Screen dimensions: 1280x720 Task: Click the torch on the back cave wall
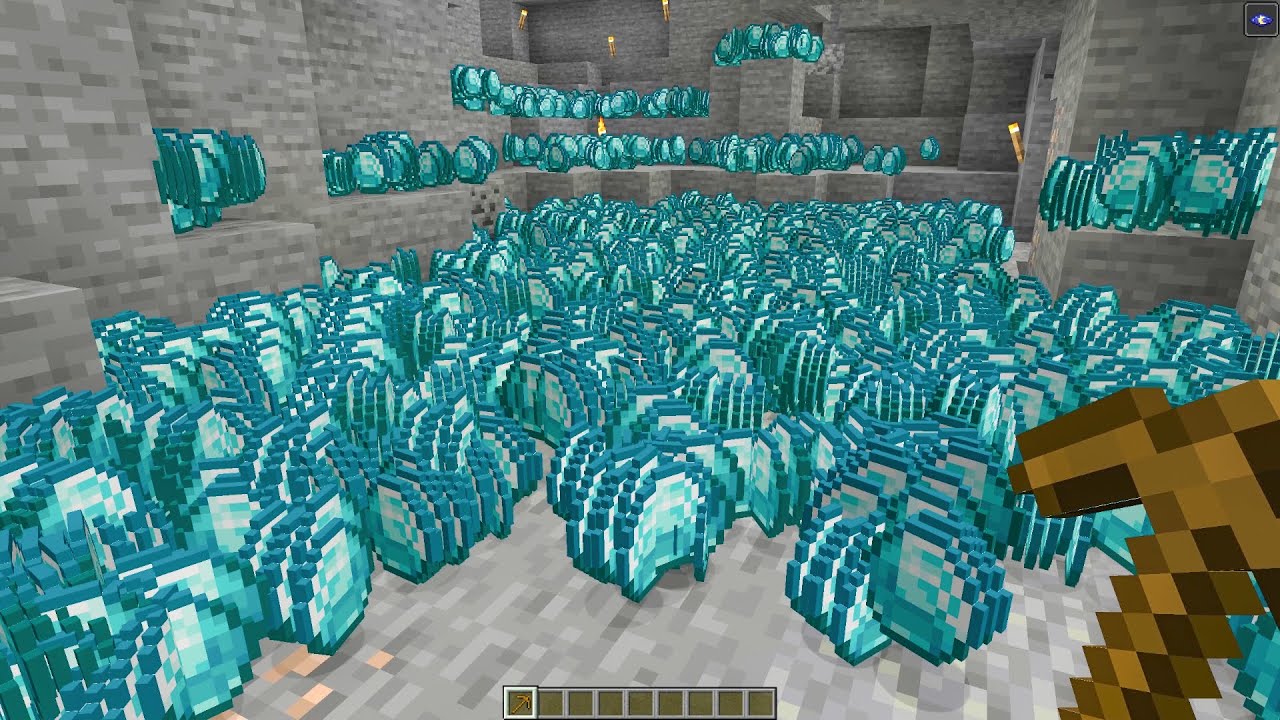(612, 44)
